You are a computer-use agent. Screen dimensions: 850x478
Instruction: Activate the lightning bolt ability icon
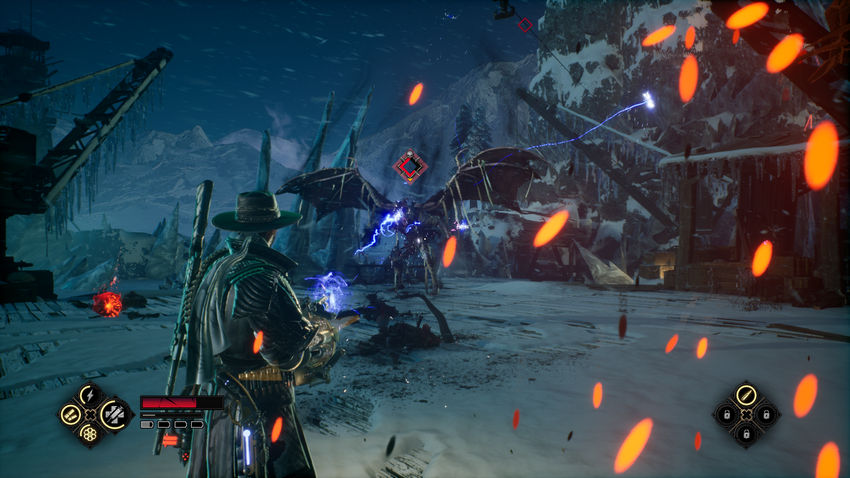[x=91, y=394]
